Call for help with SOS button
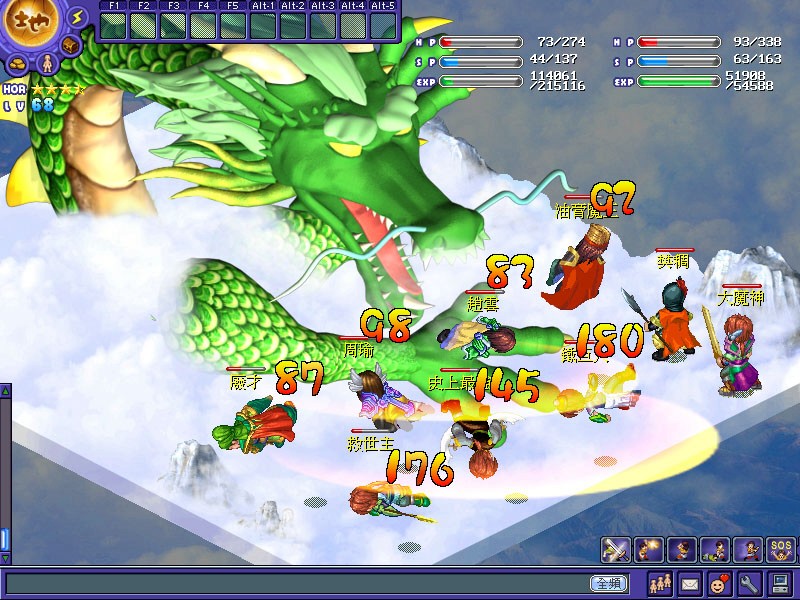This screenshot has height=600, width=800. click(x=781, y=550)
